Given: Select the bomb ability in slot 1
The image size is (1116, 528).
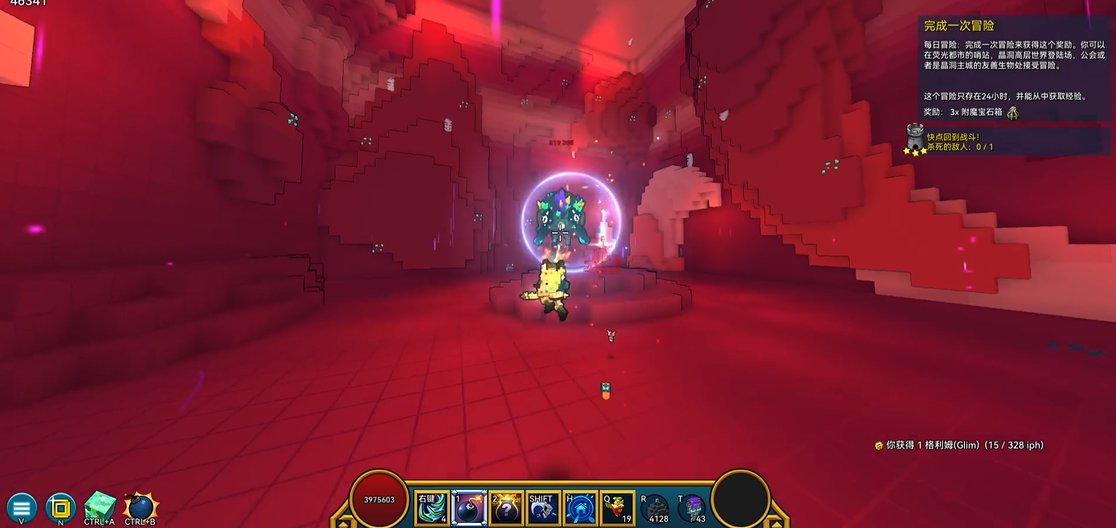Looking at the screenshot, I should pyautogui.click(x=469, y=507).
